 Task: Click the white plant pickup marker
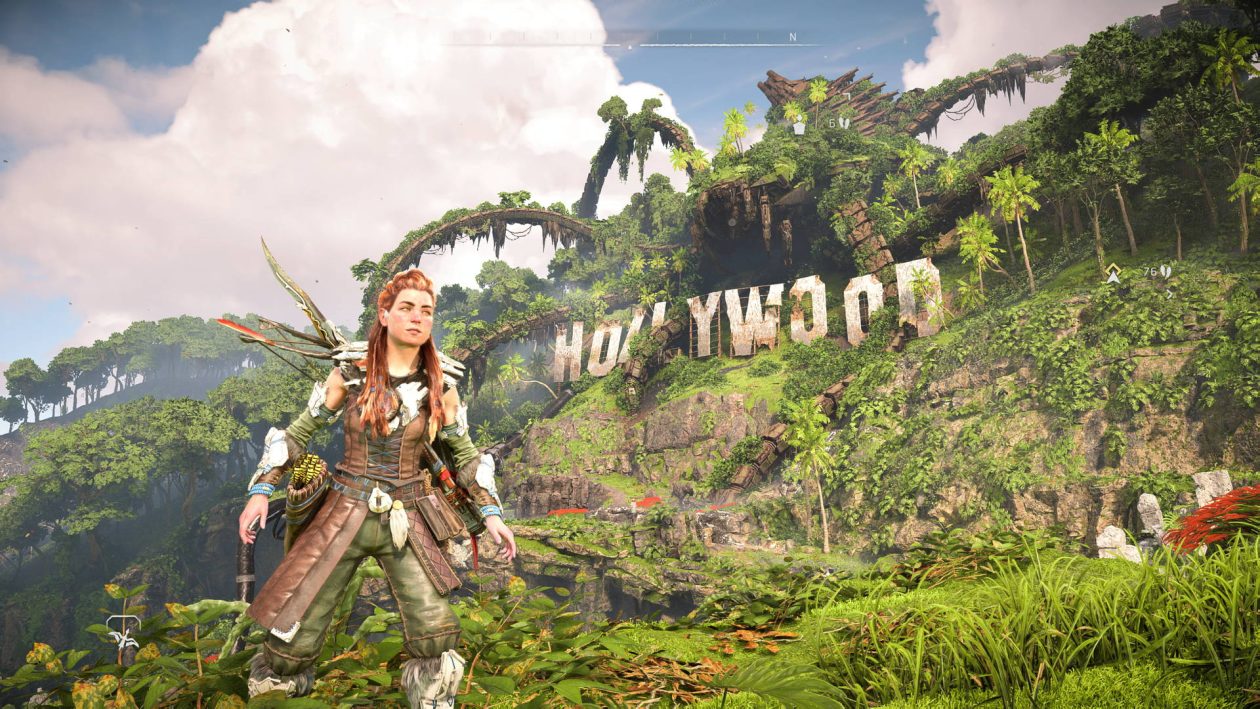click(x=798, y=128)
